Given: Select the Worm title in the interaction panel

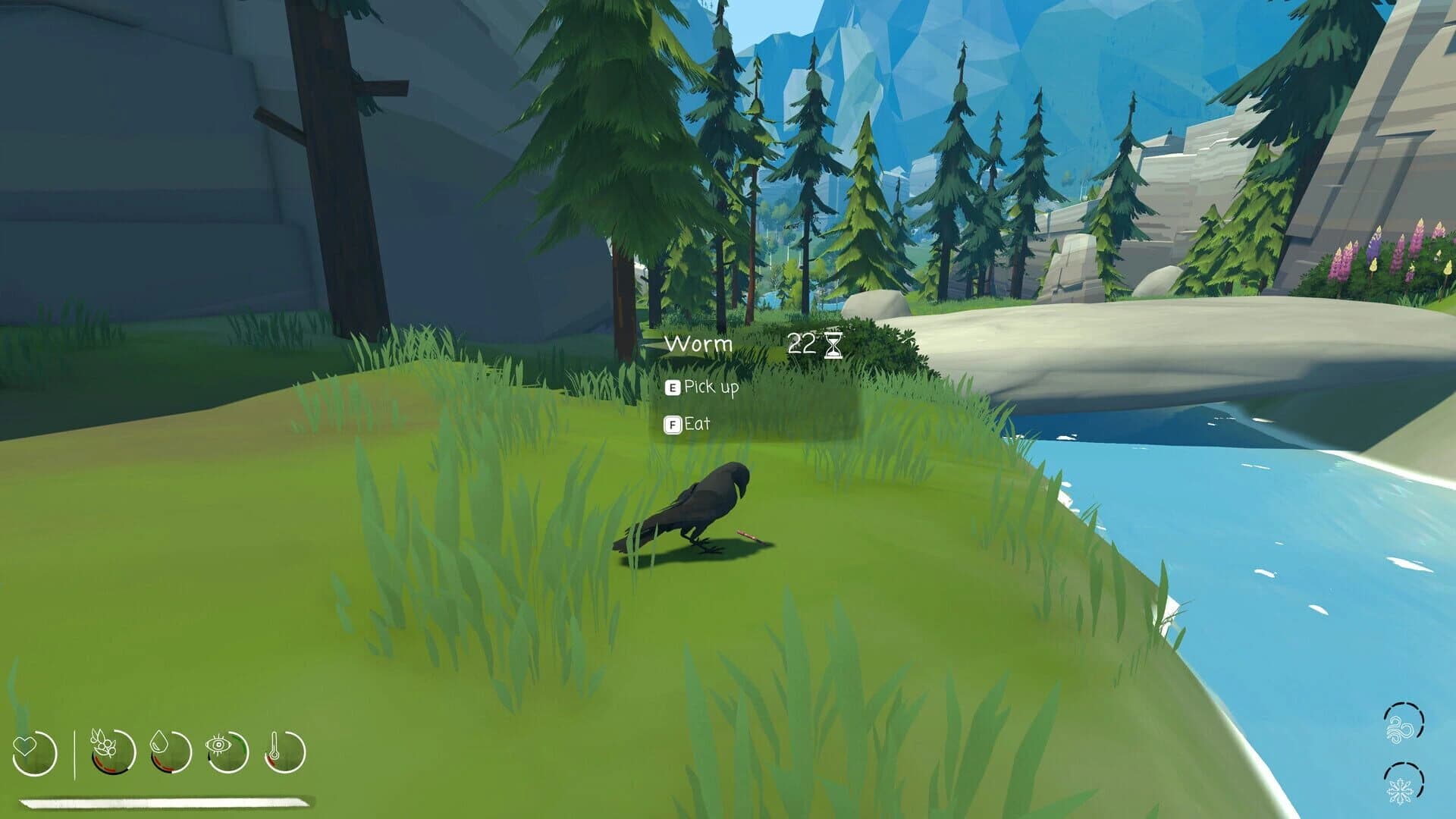Looking at the screenshot, I should click(x=698, y=344).
